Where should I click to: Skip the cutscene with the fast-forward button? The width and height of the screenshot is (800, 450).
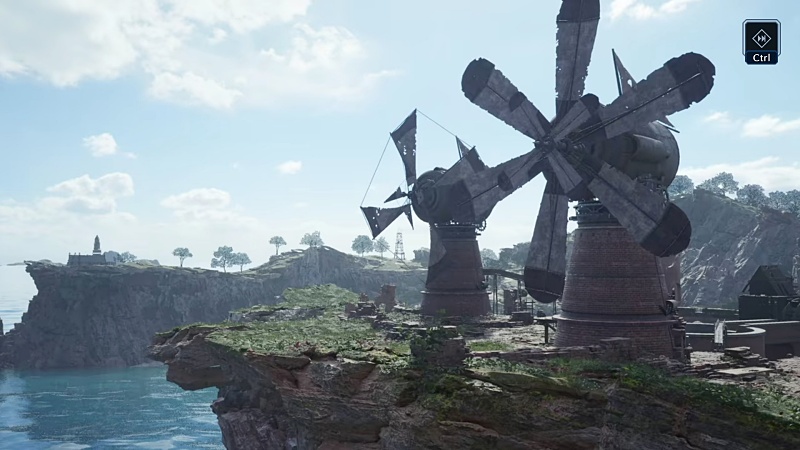point(761,38)
